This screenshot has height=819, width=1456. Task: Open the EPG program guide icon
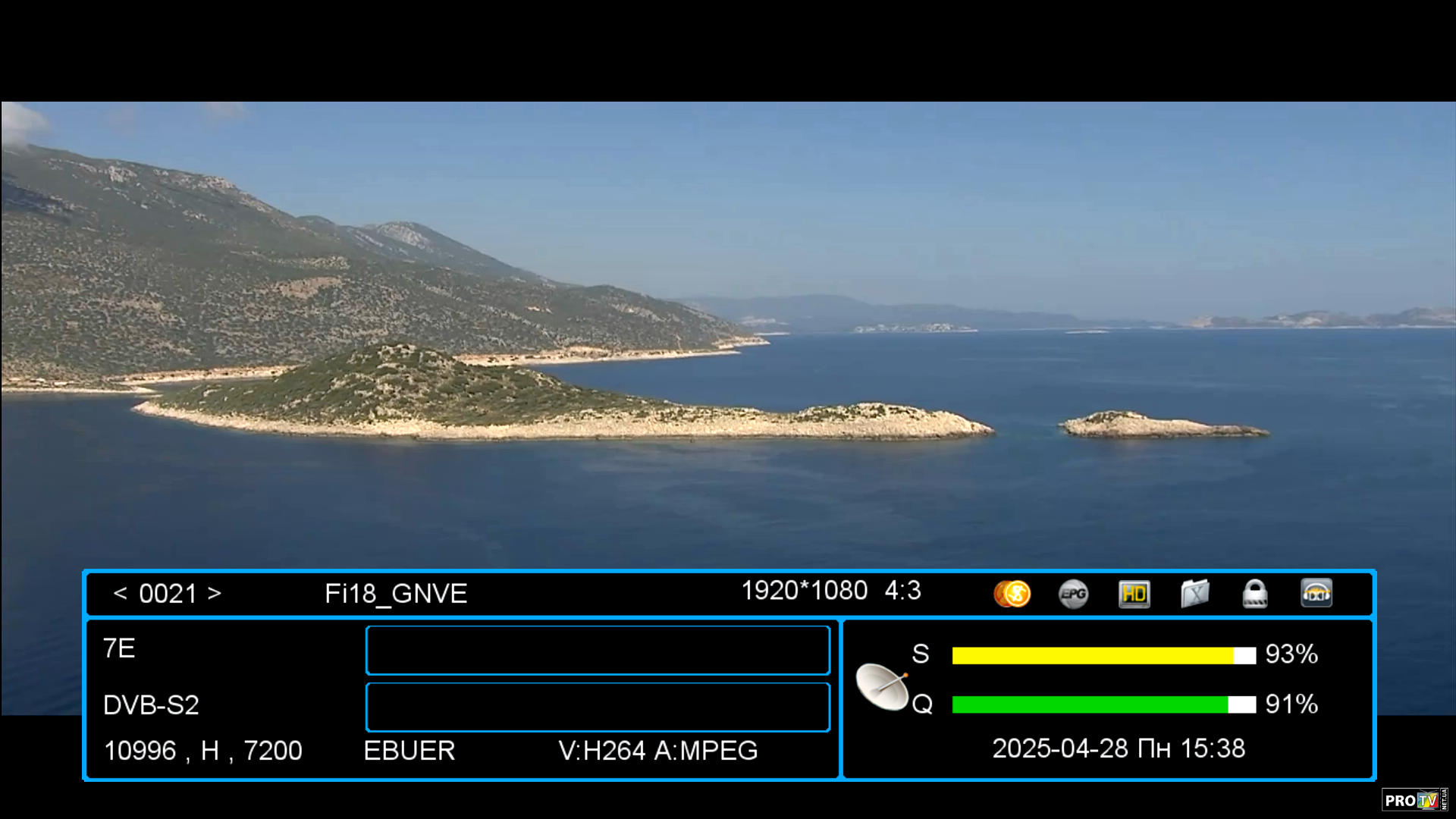(1073, 594)
